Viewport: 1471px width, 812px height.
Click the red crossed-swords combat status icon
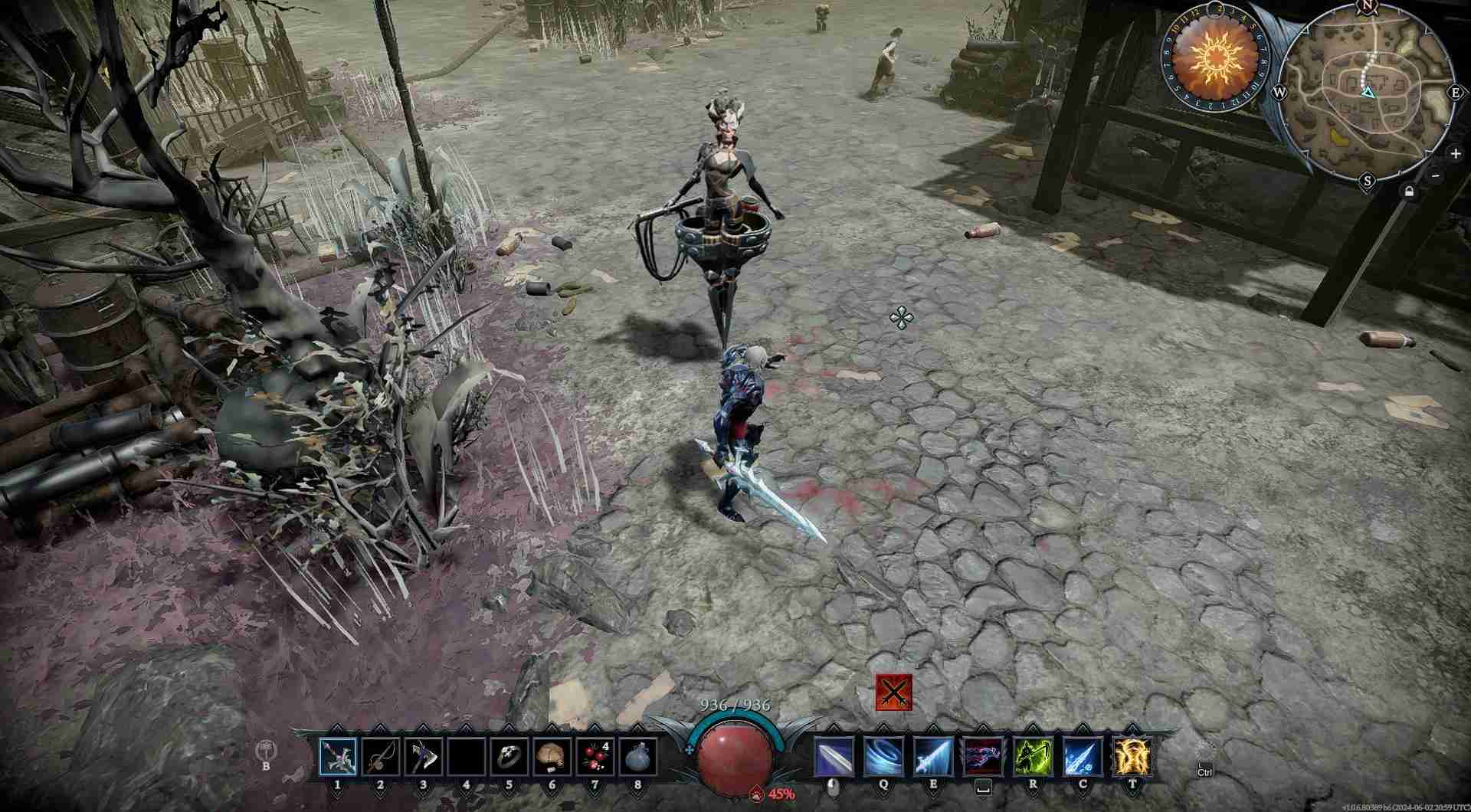coord(894,692)
